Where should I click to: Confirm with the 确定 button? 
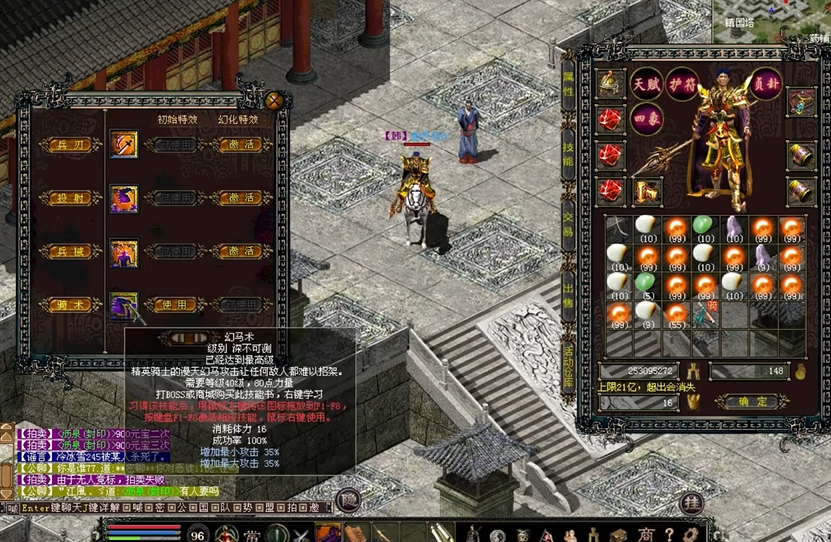757,401
